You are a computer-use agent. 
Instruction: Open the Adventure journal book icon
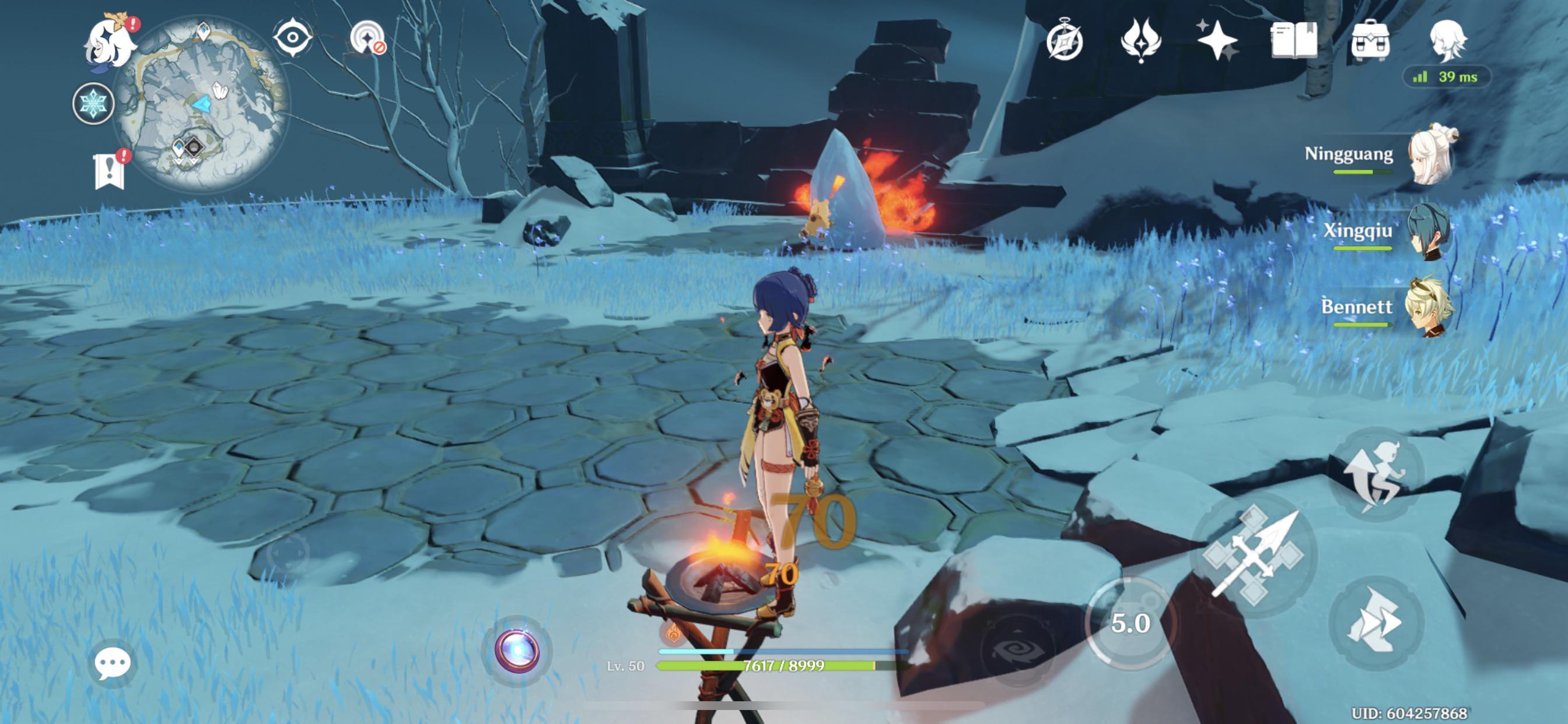[1293, 40]
